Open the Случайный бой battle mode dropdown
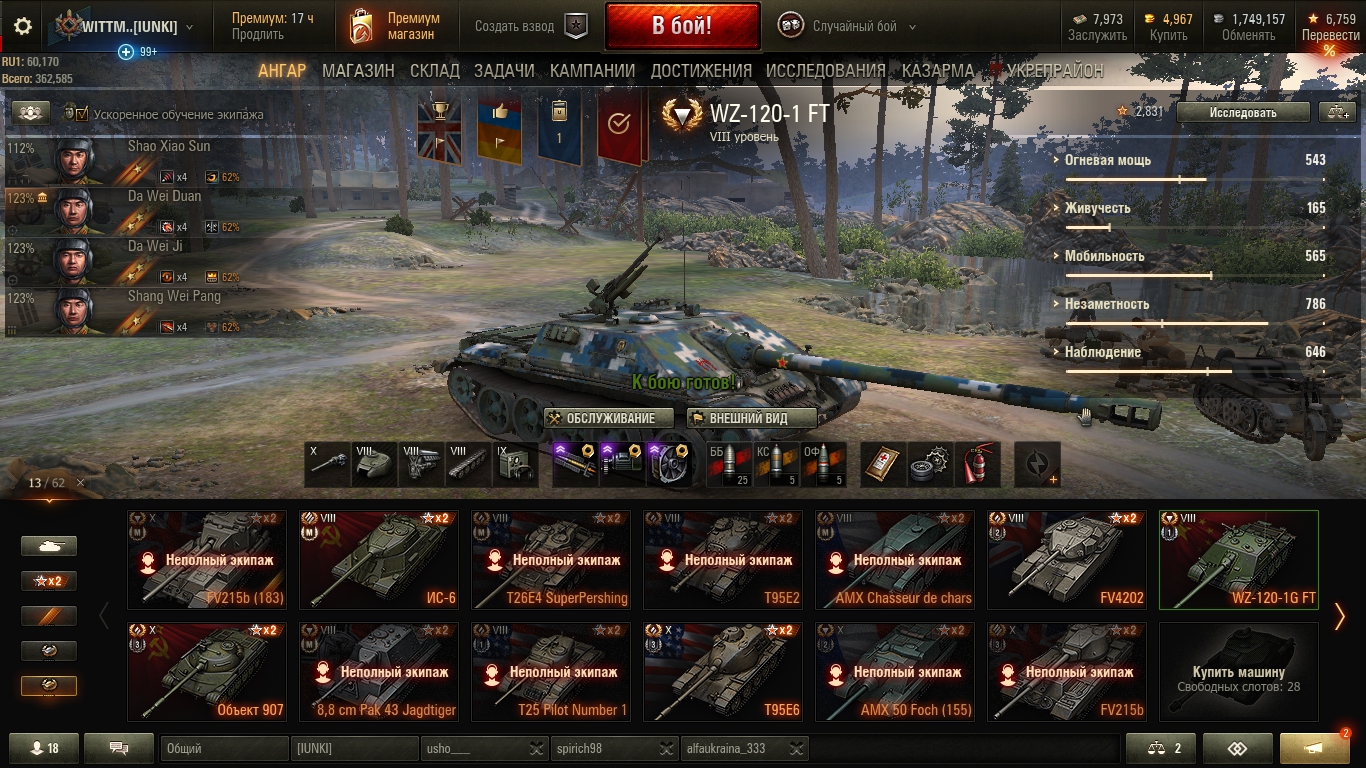 click(848, 27)
